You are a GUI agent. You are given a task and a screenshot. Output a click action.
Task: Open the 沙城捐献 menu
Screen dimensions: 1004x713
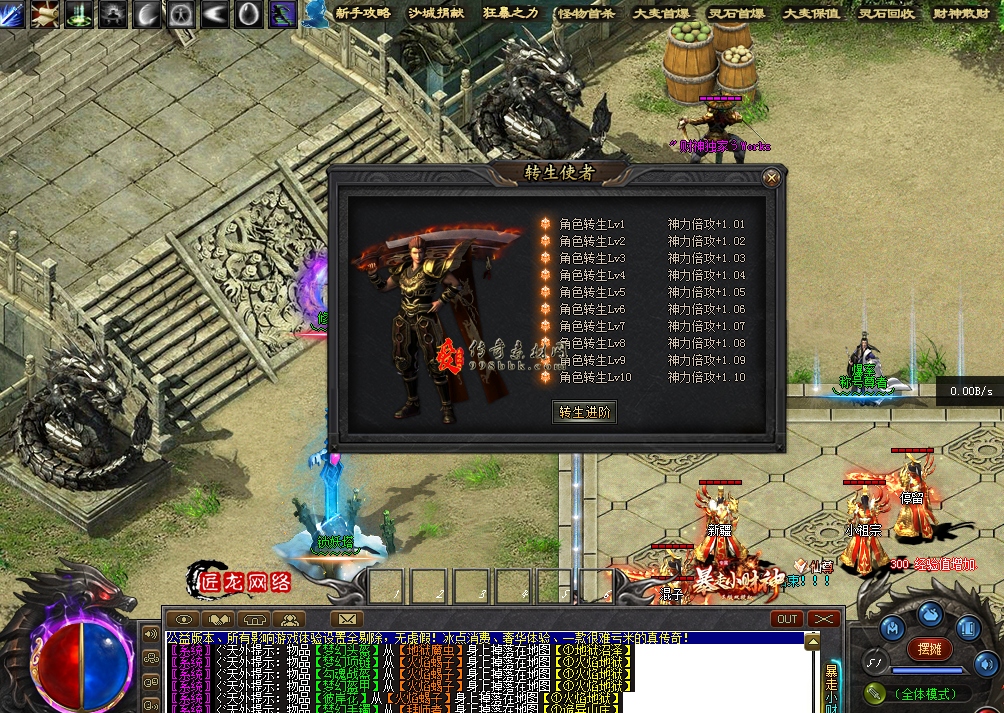436,13
